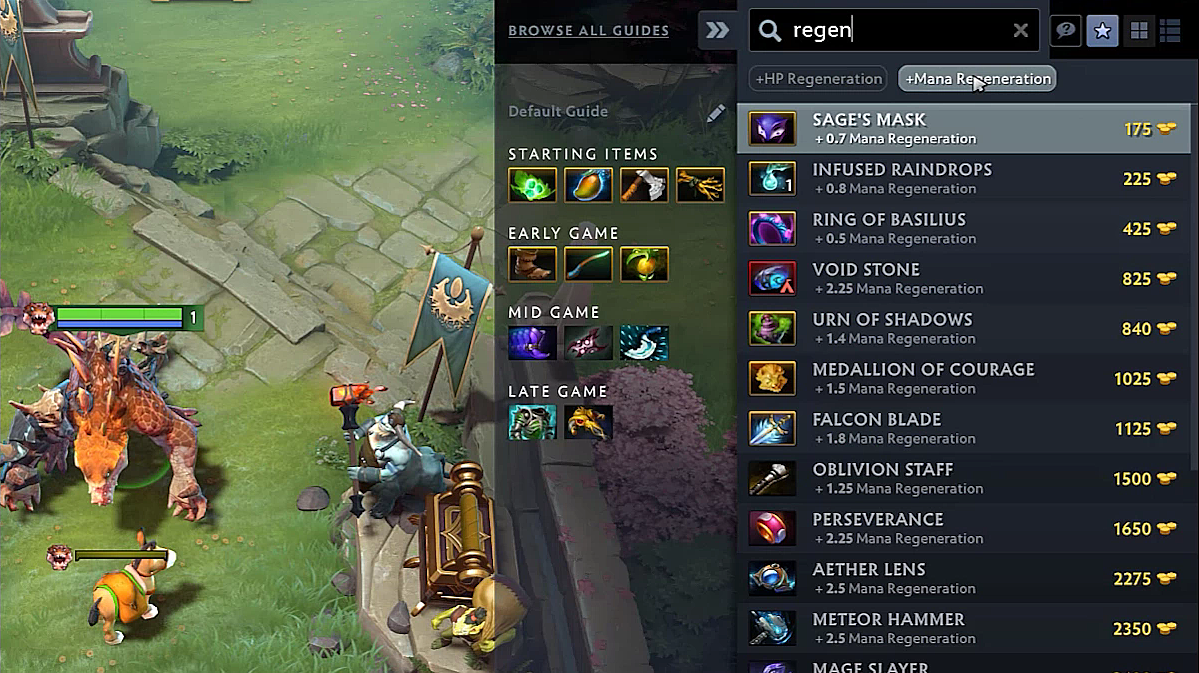Pick the Oblivion Staff entry
The width and height of the screenshot is (1199, 673).
[963, 479]
